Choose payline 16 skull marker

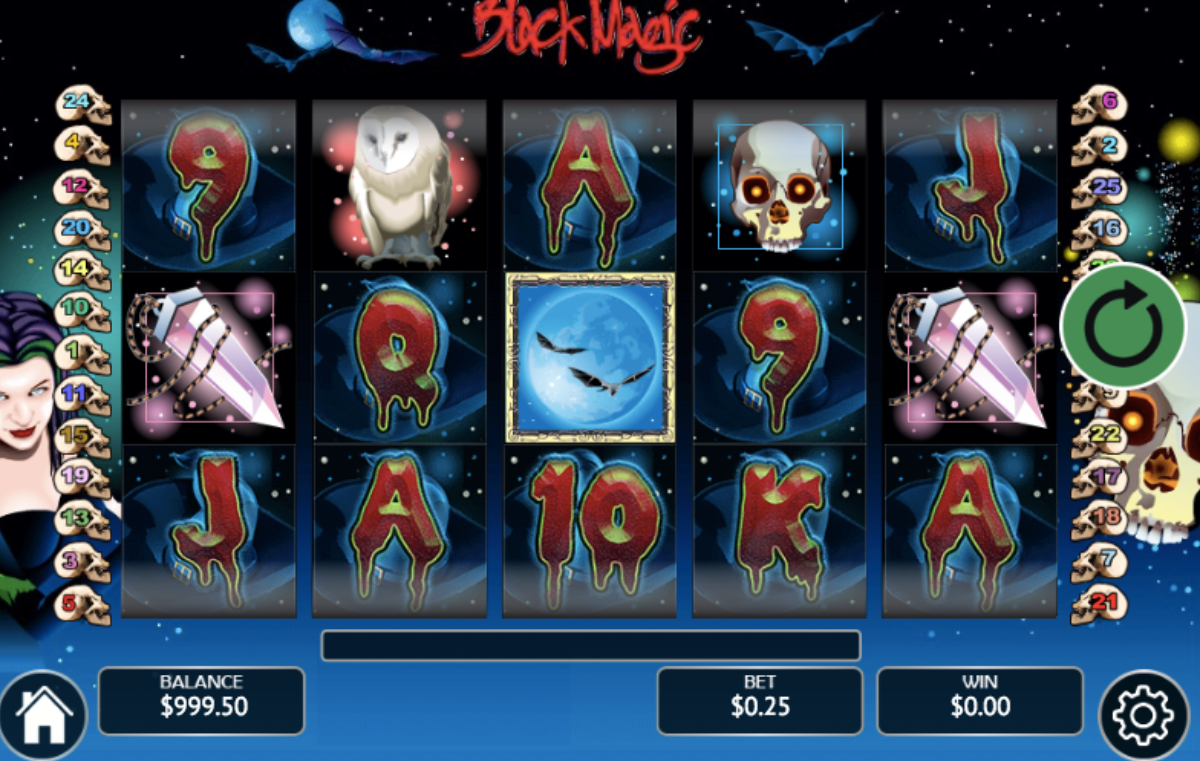click(x=1098, y=230)
